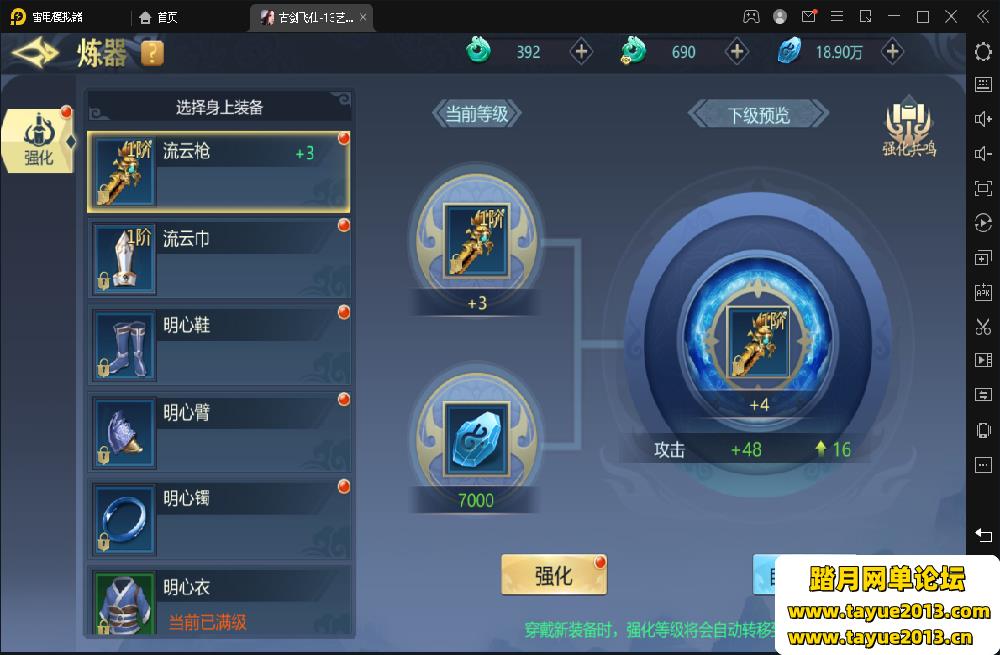Select the 流云巾 equipment row
This screenshot has width=1000, height=655.
point(219,257)
